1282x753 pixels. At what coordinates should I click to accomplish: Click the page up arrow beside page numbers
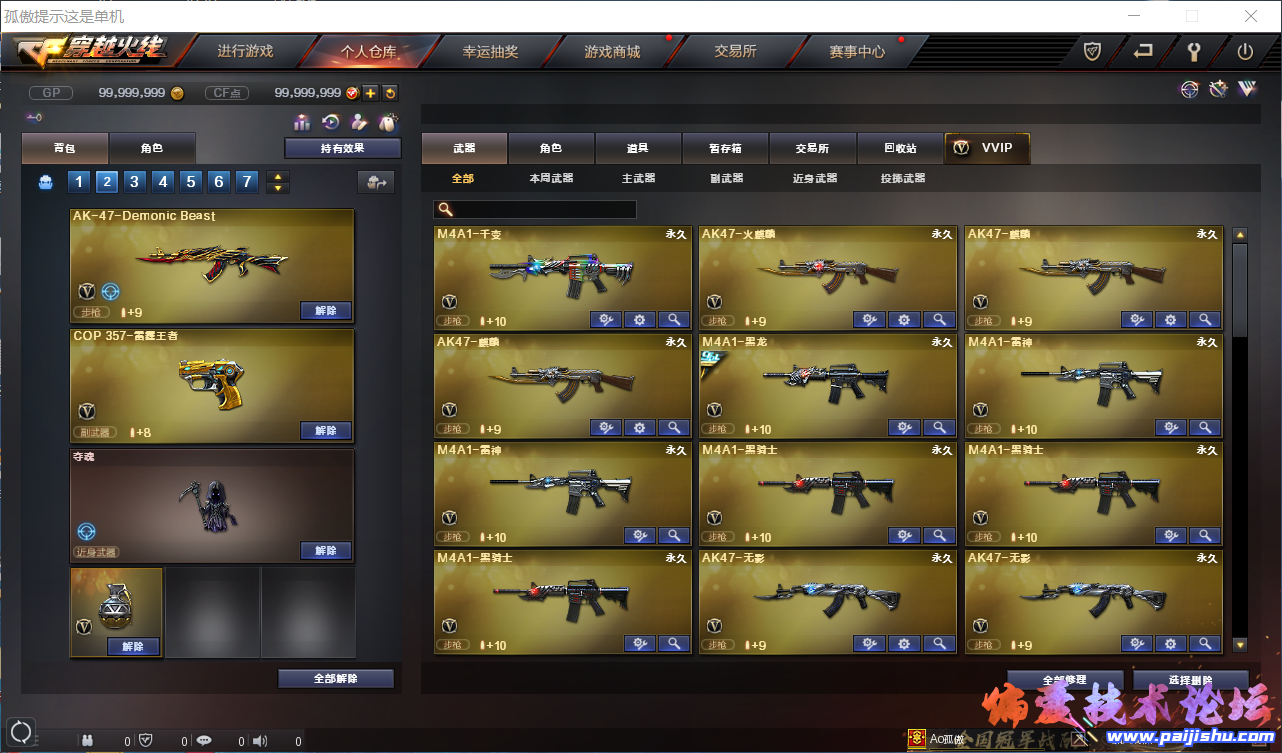click(x=277, y=176)
